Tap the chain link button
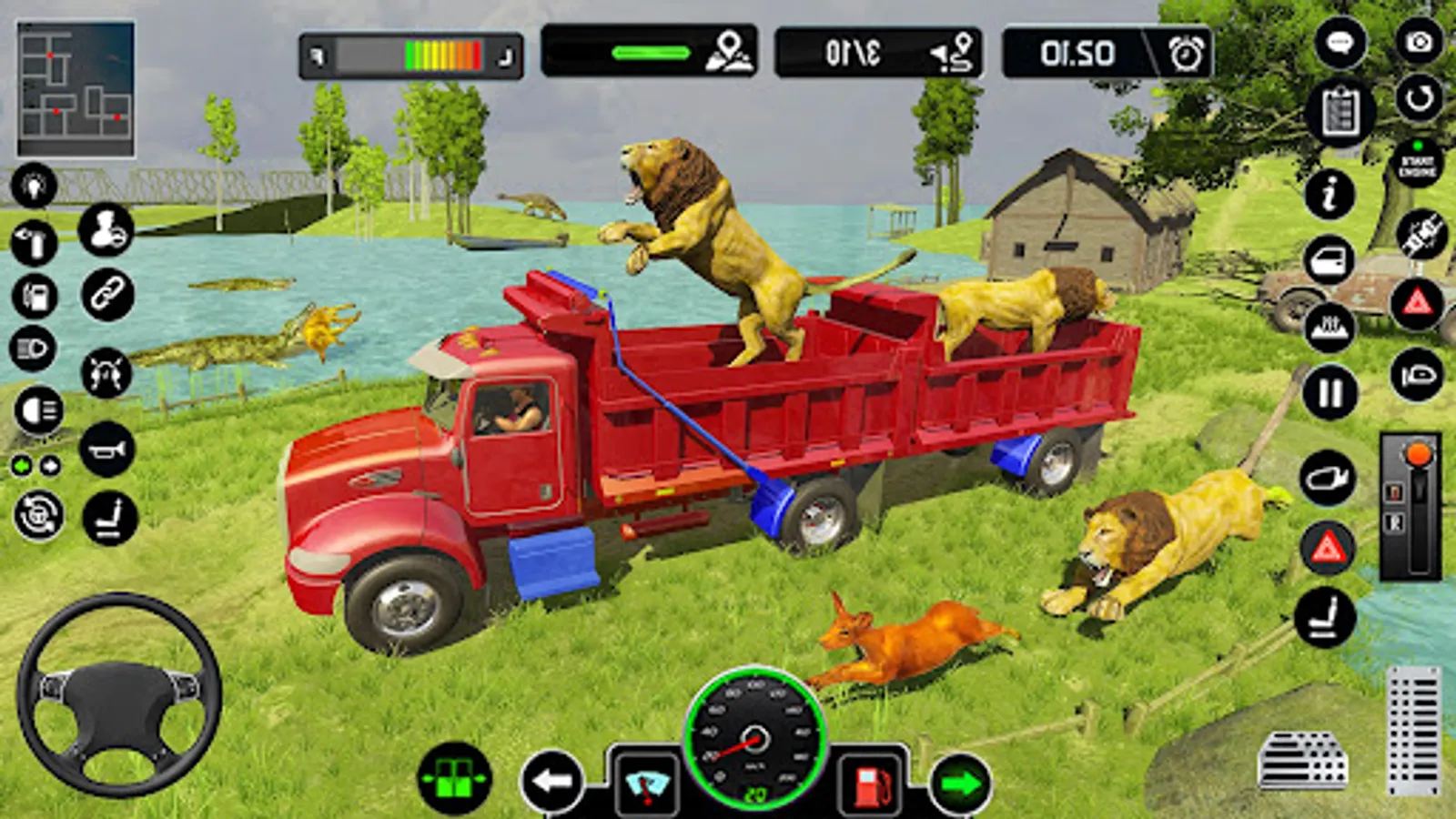Screen dimensions: 1456x819 click(107, 295)
